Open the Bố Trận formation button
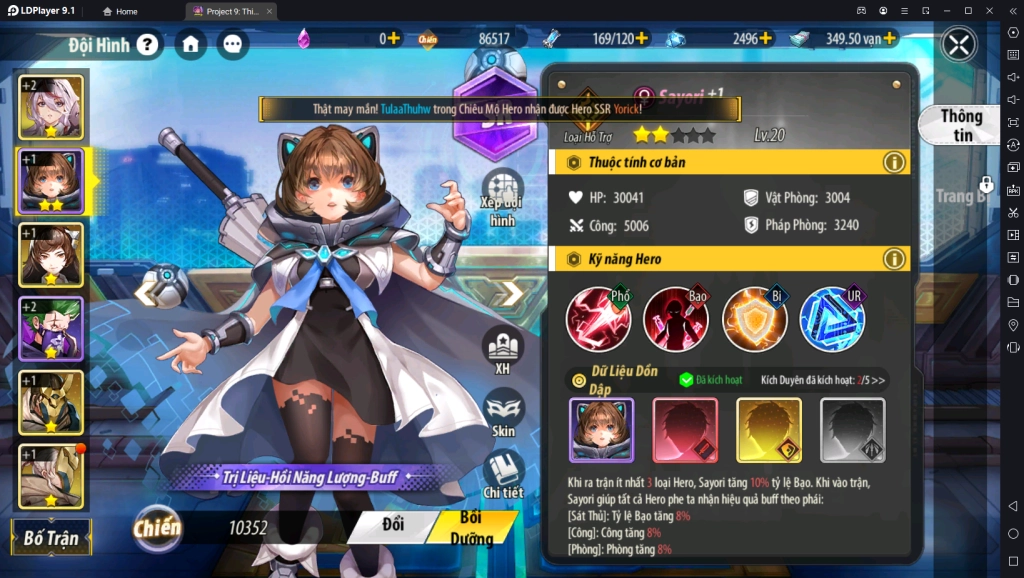Viewport: 1024px width, 578px height. [51, 537]
